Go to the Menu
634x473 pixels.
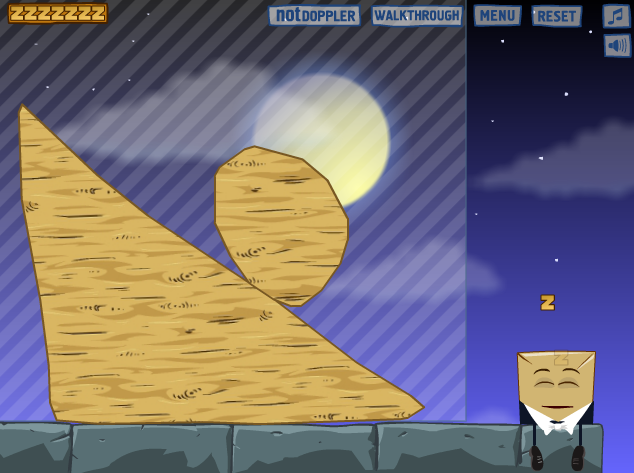tap(497, 16)
